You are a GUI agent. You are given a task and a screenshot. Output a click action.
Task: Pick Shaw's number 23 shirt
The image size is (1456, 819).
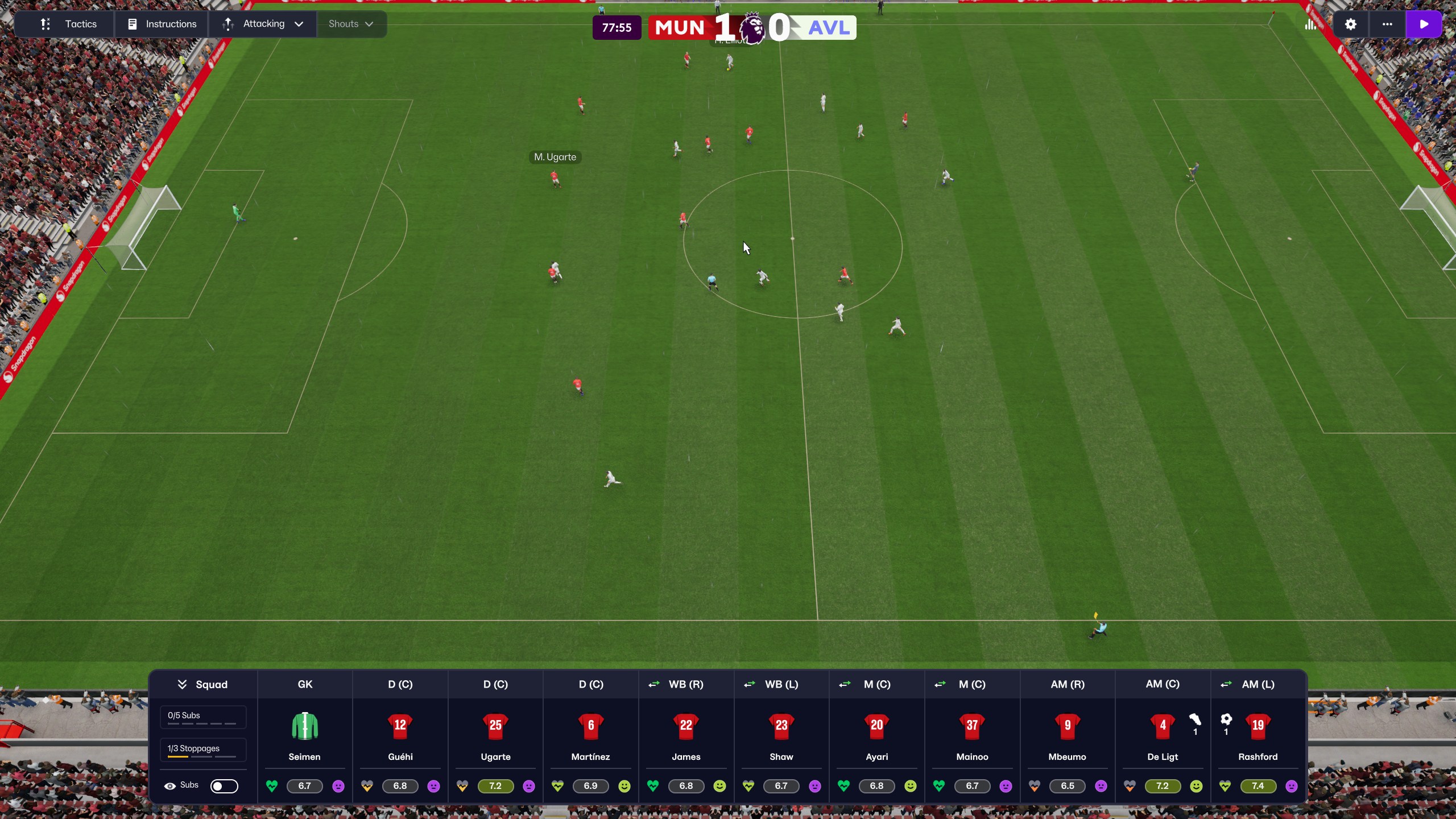(781, 726)
